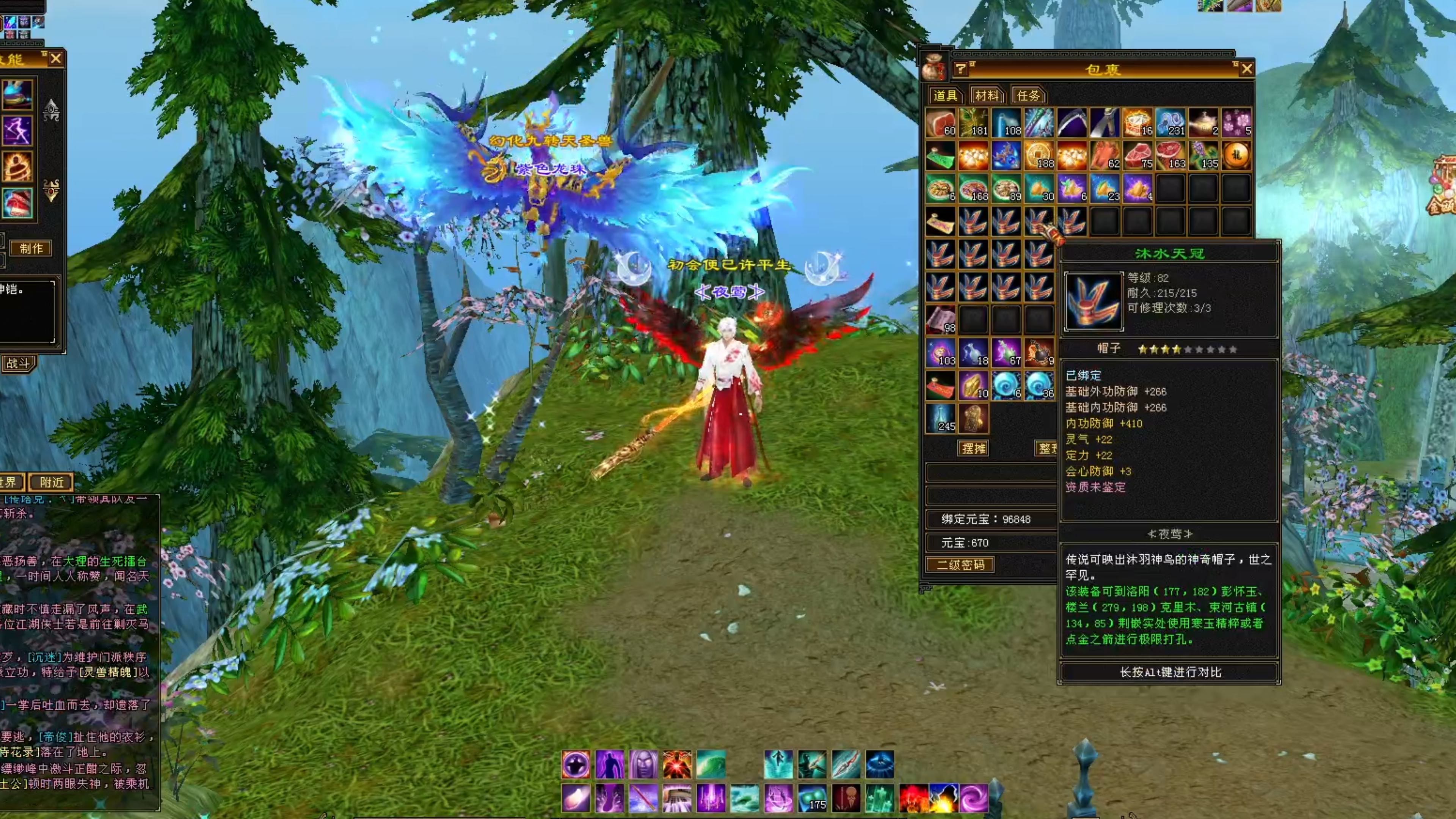Close the 包裹 inventory window

pos(1246,69)
